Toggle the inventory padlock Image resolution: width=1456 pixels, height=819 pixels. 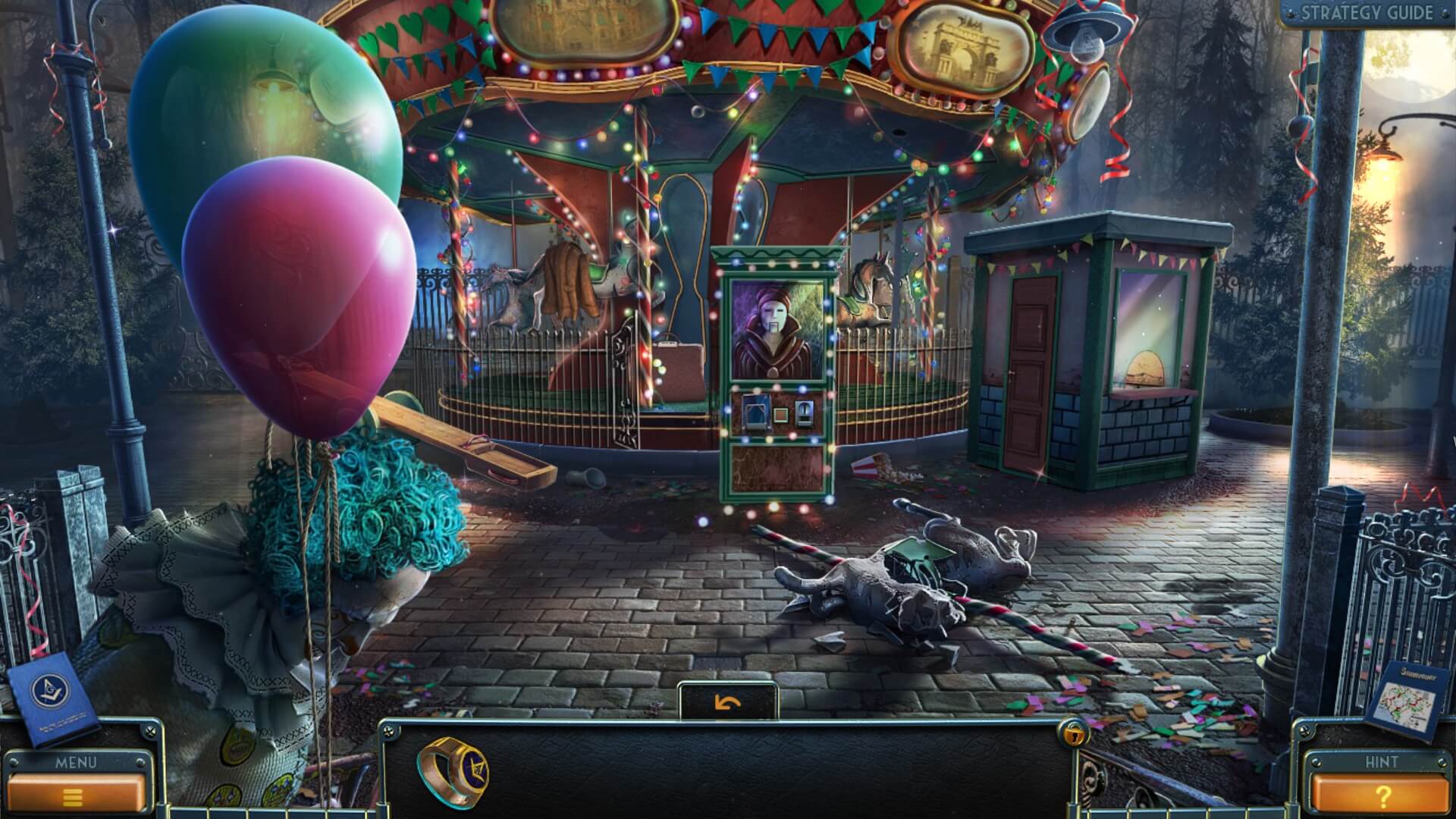click(1073, 733)
